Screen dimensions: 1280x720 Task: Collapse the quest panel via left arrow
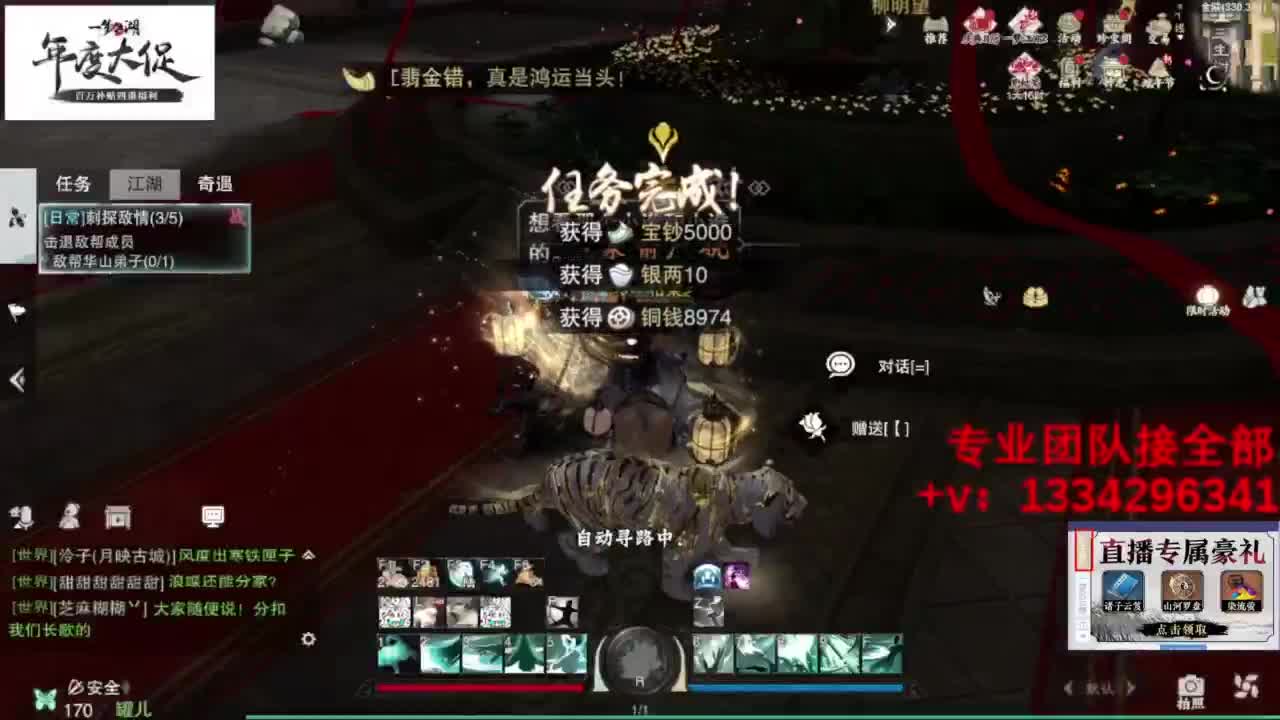pos(16,380)
